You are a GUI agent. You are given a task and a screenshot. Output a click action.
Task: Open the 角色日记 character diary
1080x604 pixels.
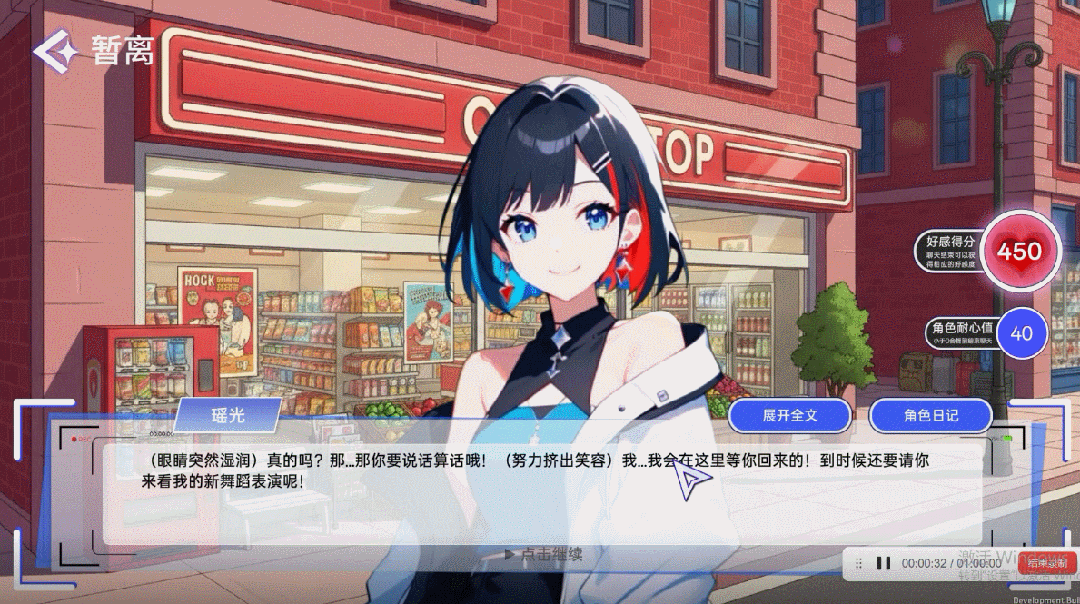click(930, 415)
